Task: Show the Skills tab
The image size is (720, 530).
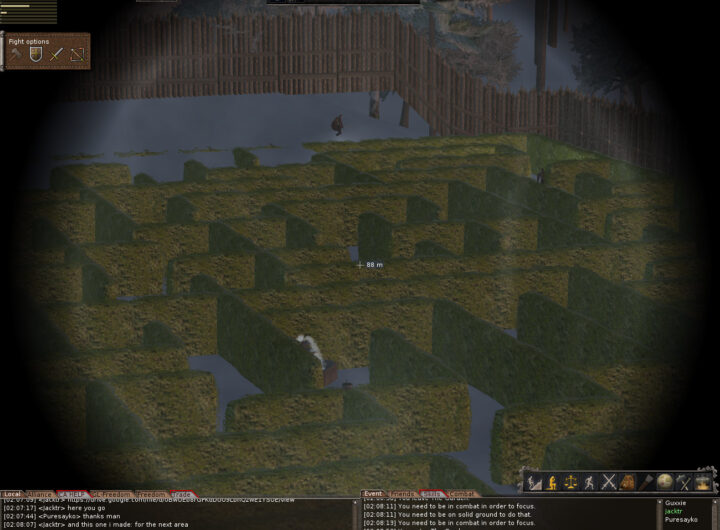Action: [x=432, y=494]
